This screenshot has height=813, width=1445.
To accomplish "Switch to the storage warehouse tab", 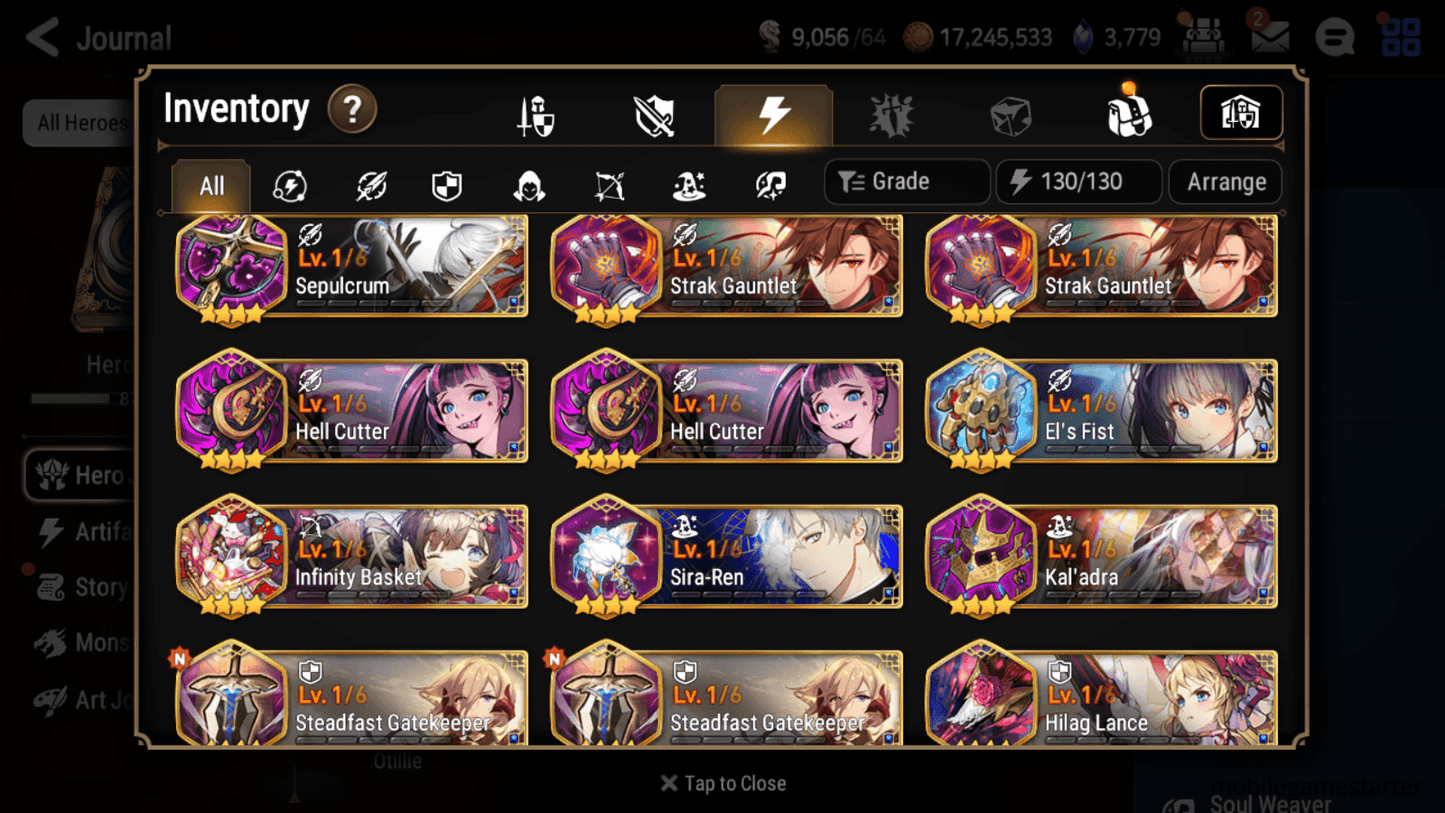I will (x=1241, y=114).
